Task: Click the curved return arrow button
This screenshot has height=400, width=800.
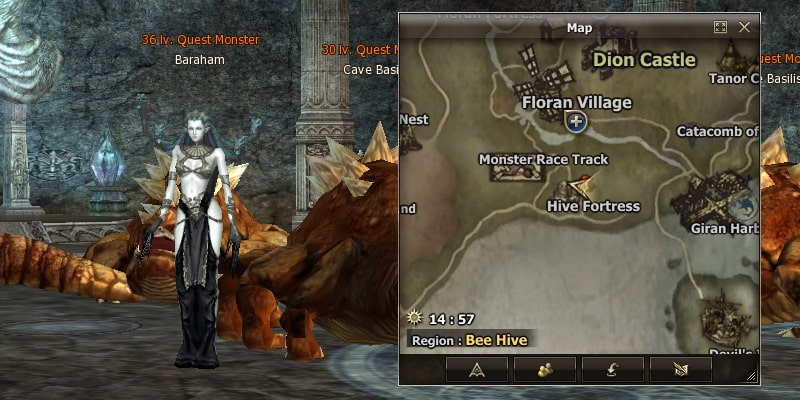Action: click(x=612, y=369)
